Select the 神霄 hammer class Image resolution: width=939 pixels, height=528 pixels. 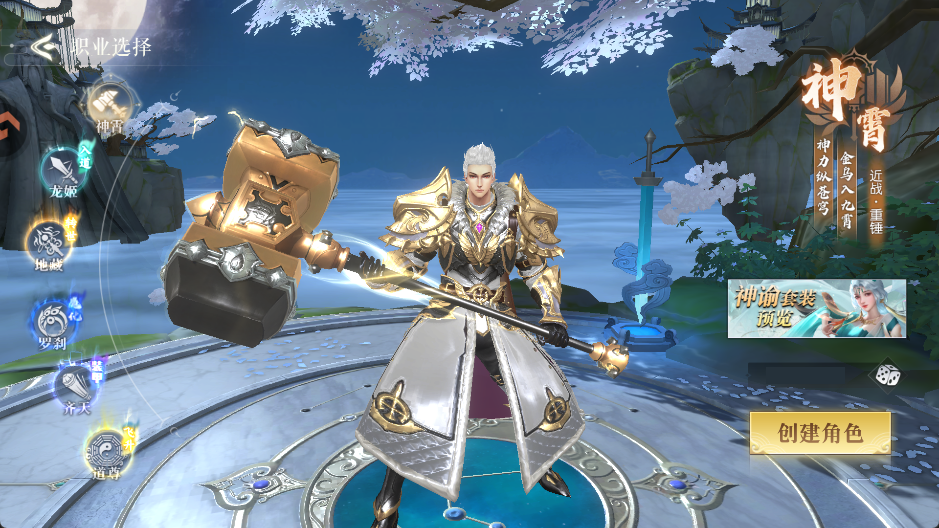pyautogui.click(x=105, y=101)
